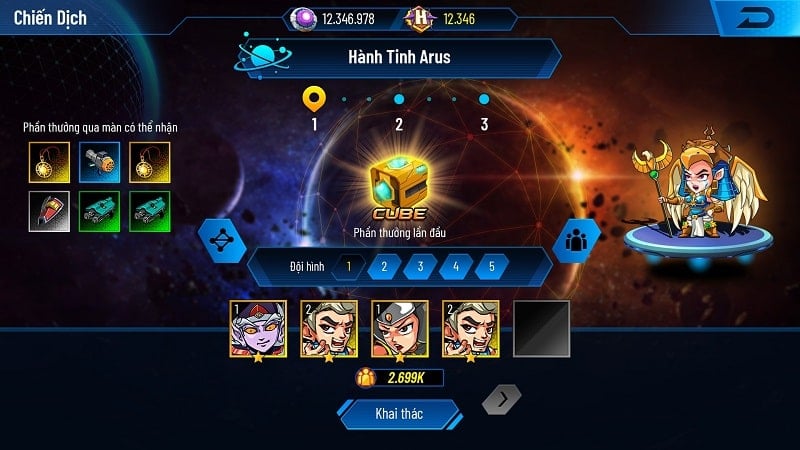The width and height of the screenshot is (800, 450).
Task: Open the hexagon network-node button
Action: pyautogui.click(x=222, y=240)
